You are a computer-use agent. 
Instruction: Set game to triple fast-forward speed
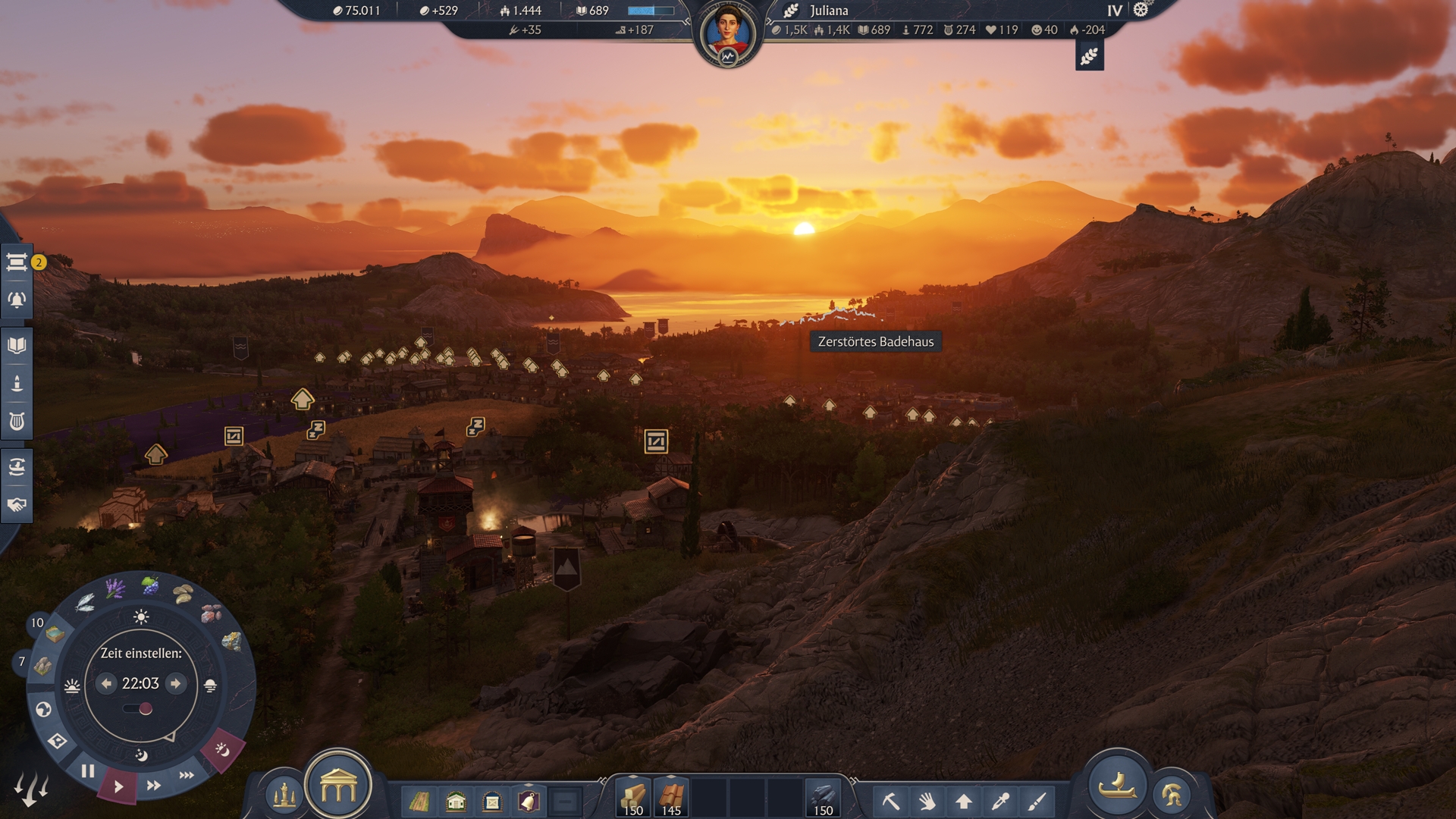click(187, 775)
